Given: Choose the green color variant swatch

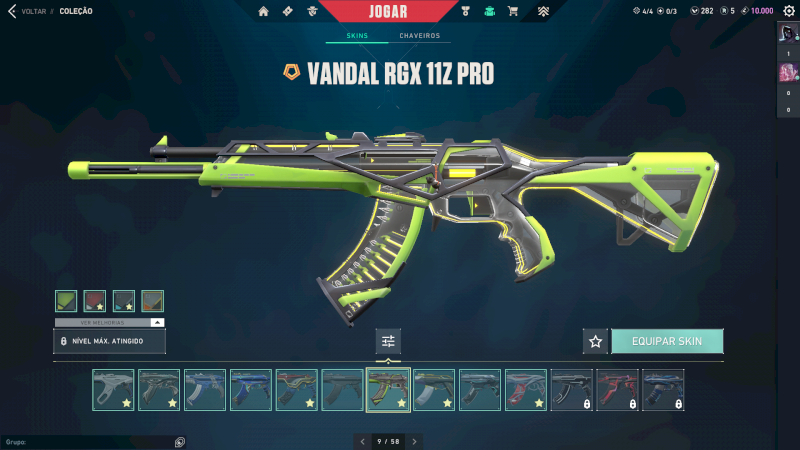Looking at the screenshot, I should click(x=66, y=301).
